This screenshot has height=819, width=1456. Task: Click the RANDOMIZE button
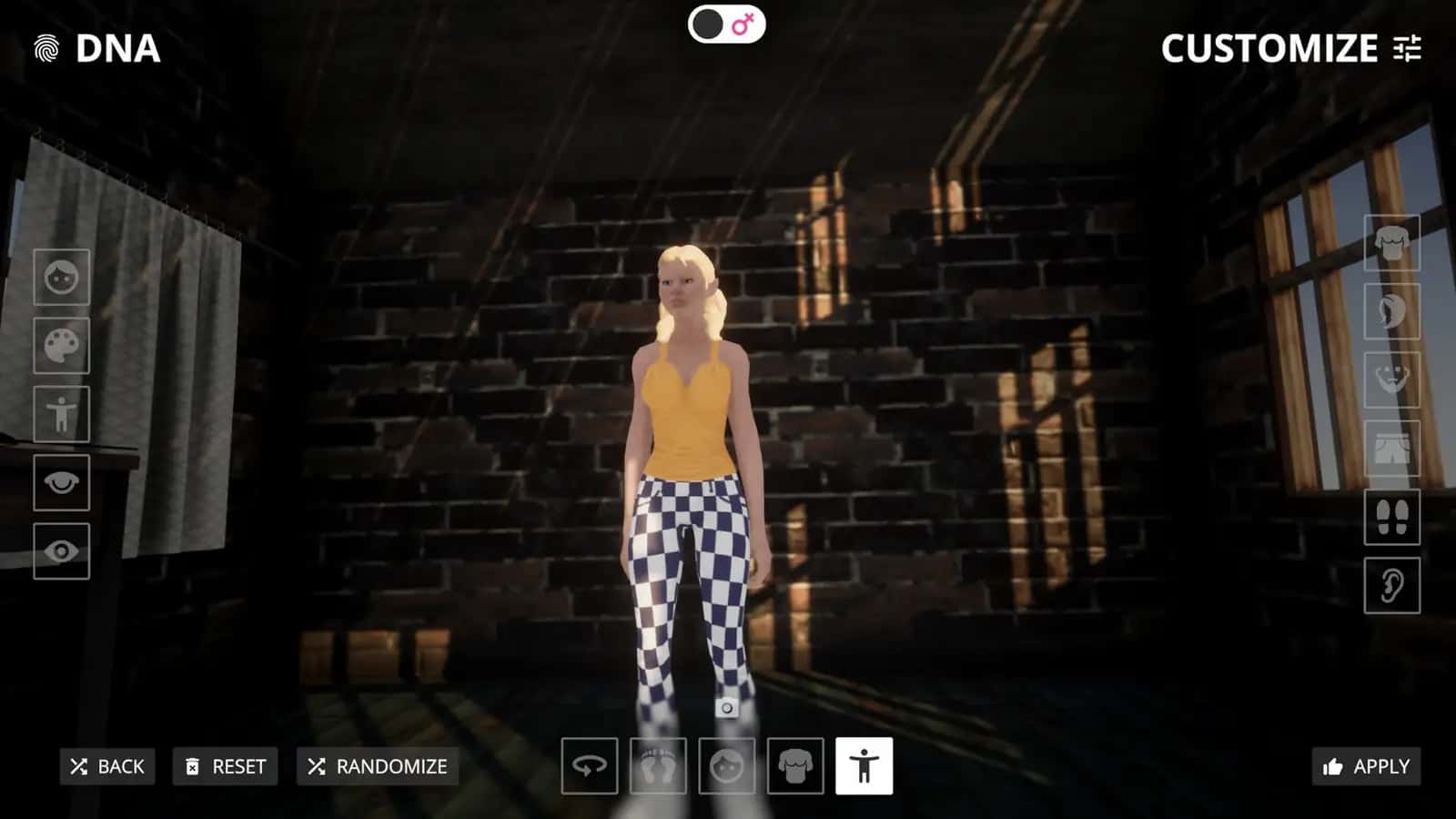[376, 766]
